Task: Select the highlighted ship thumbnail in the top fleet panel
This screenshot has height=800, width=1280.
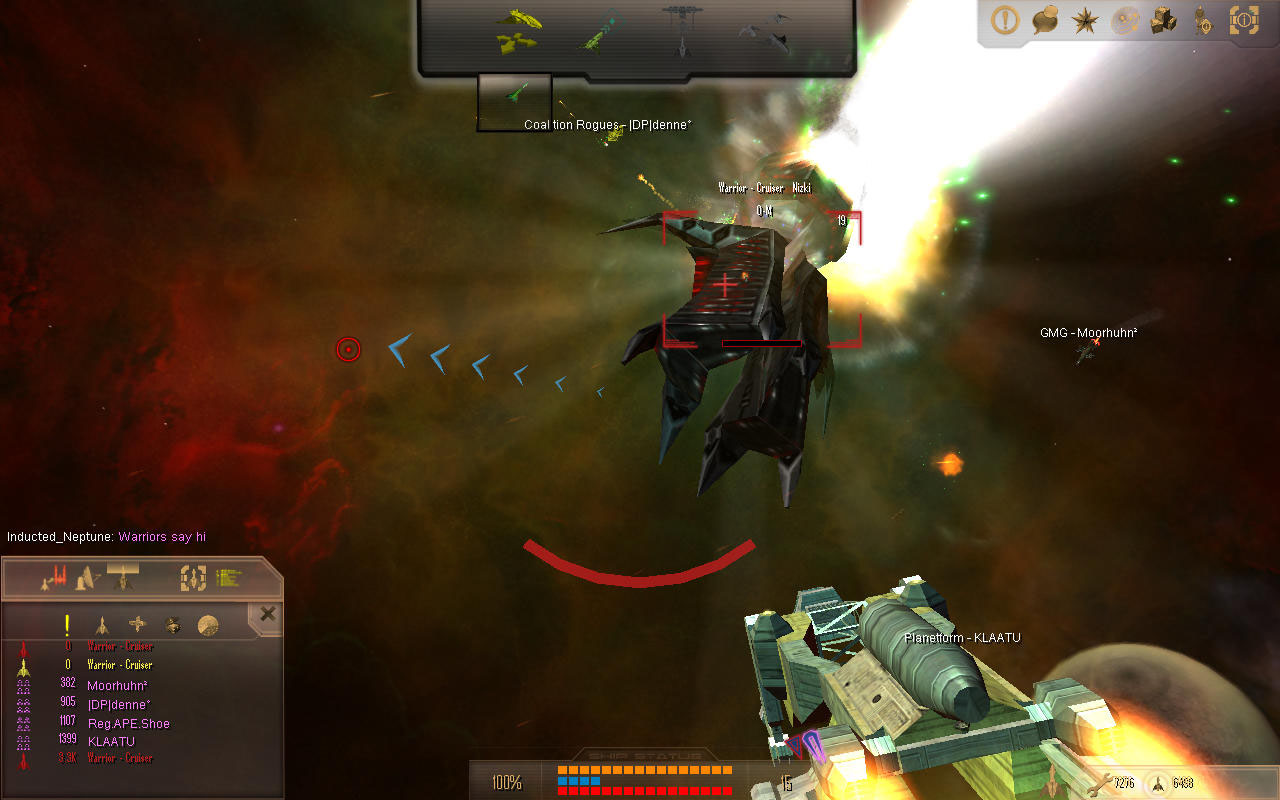Action: [516, 100]
